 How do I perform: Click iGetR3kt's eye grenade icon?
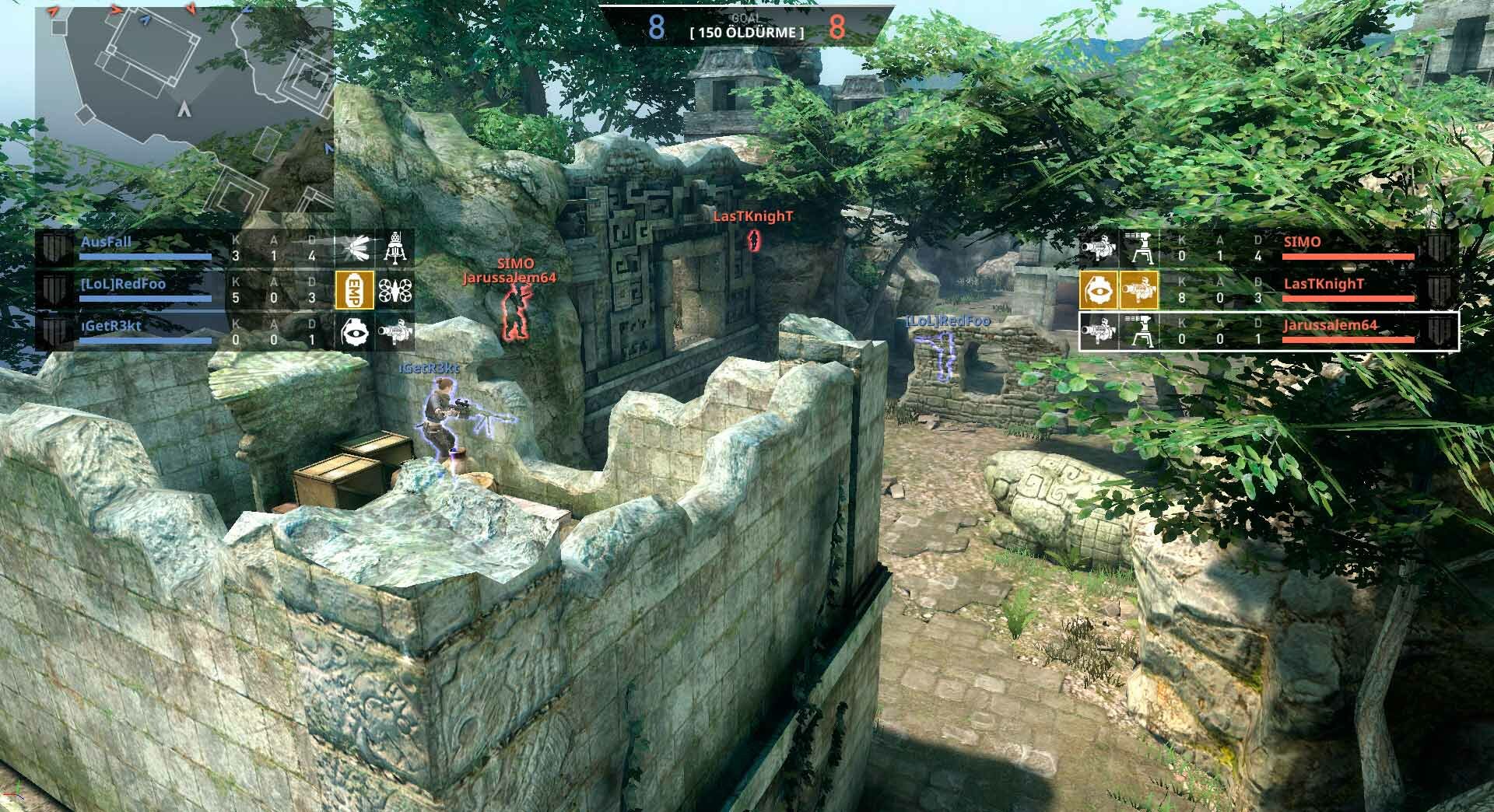(x=354, y=332)
